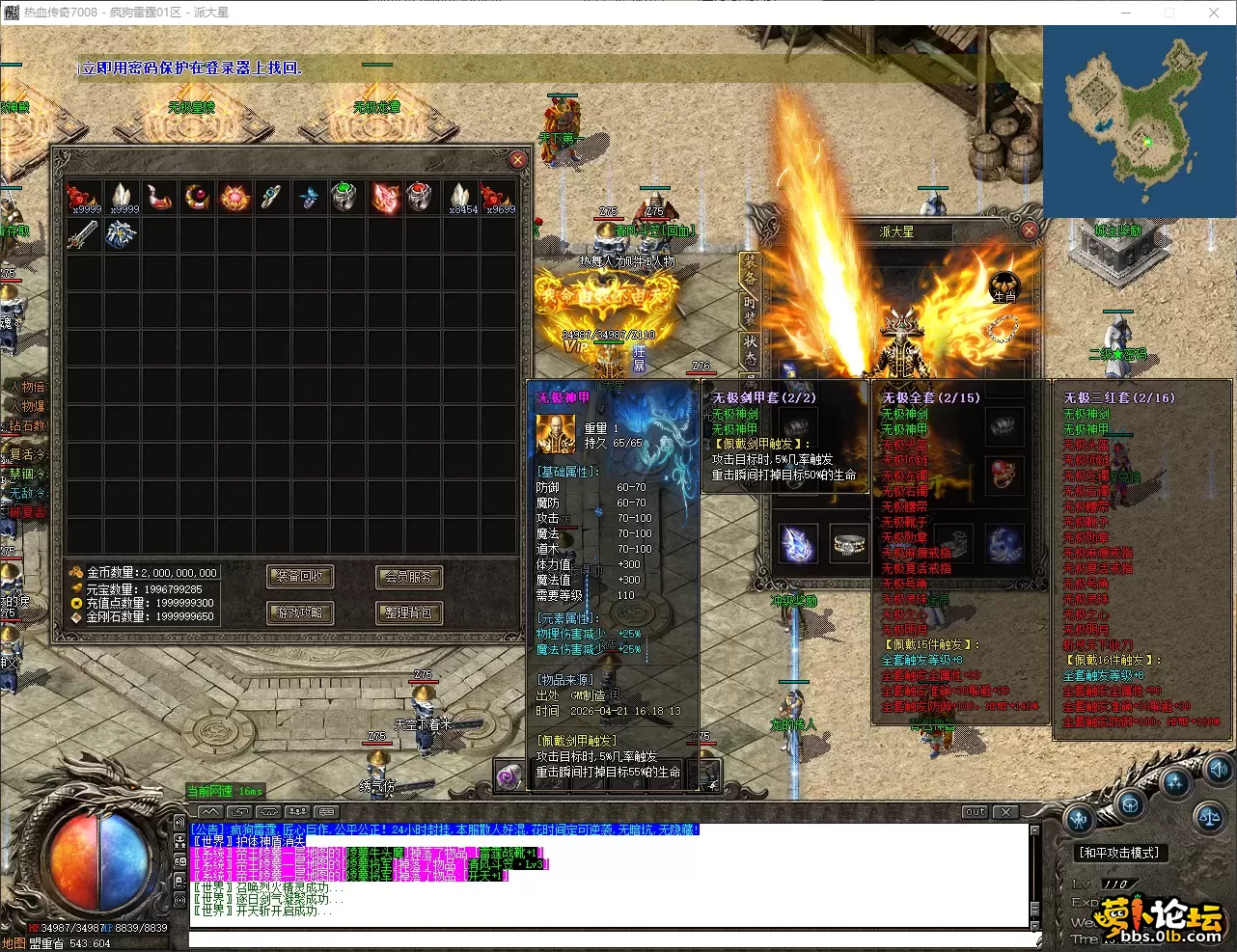Select the crescent moon amulet item
The width and height of the screenshot is (1237, 952).
[x=197, y=197]
